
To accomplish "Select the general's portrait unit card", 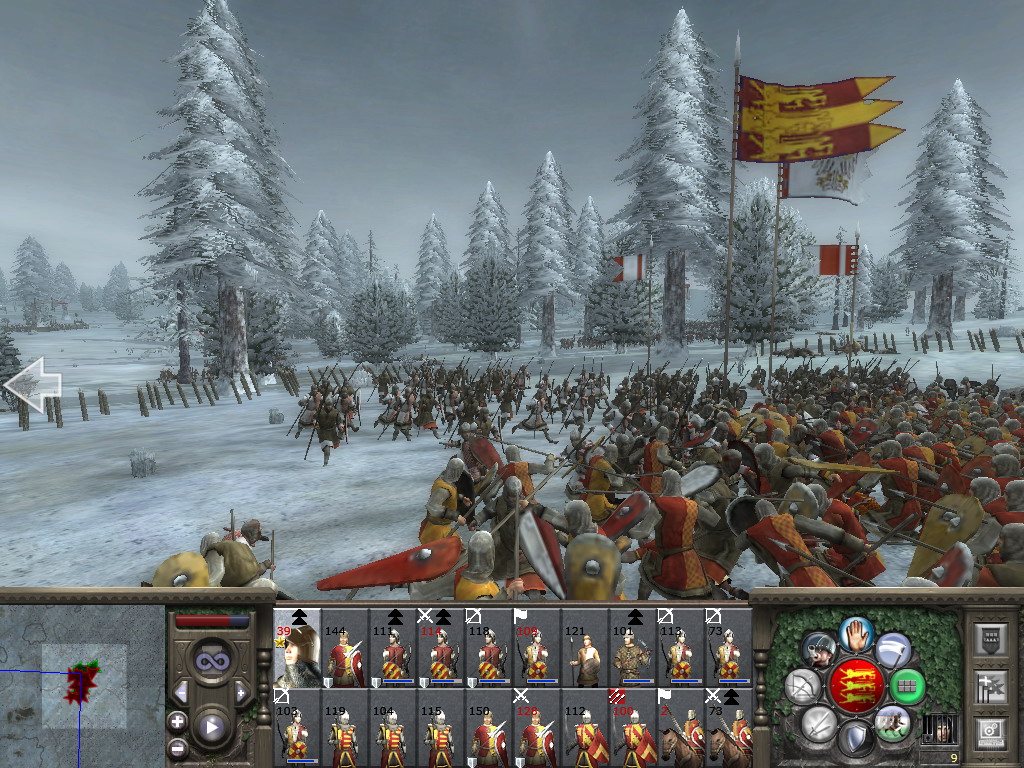I will pyautogui.click(x=297, y=648).
